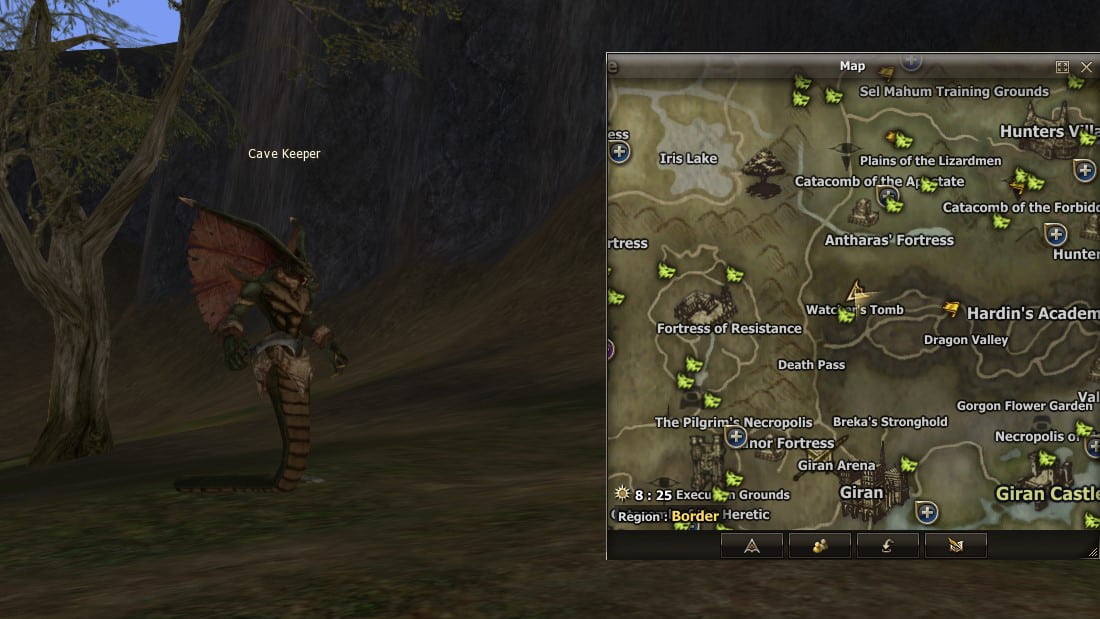Click the shield plus icon near Giran
Image resolution: width=1100 pixels, height=619 pixels.
927,512
